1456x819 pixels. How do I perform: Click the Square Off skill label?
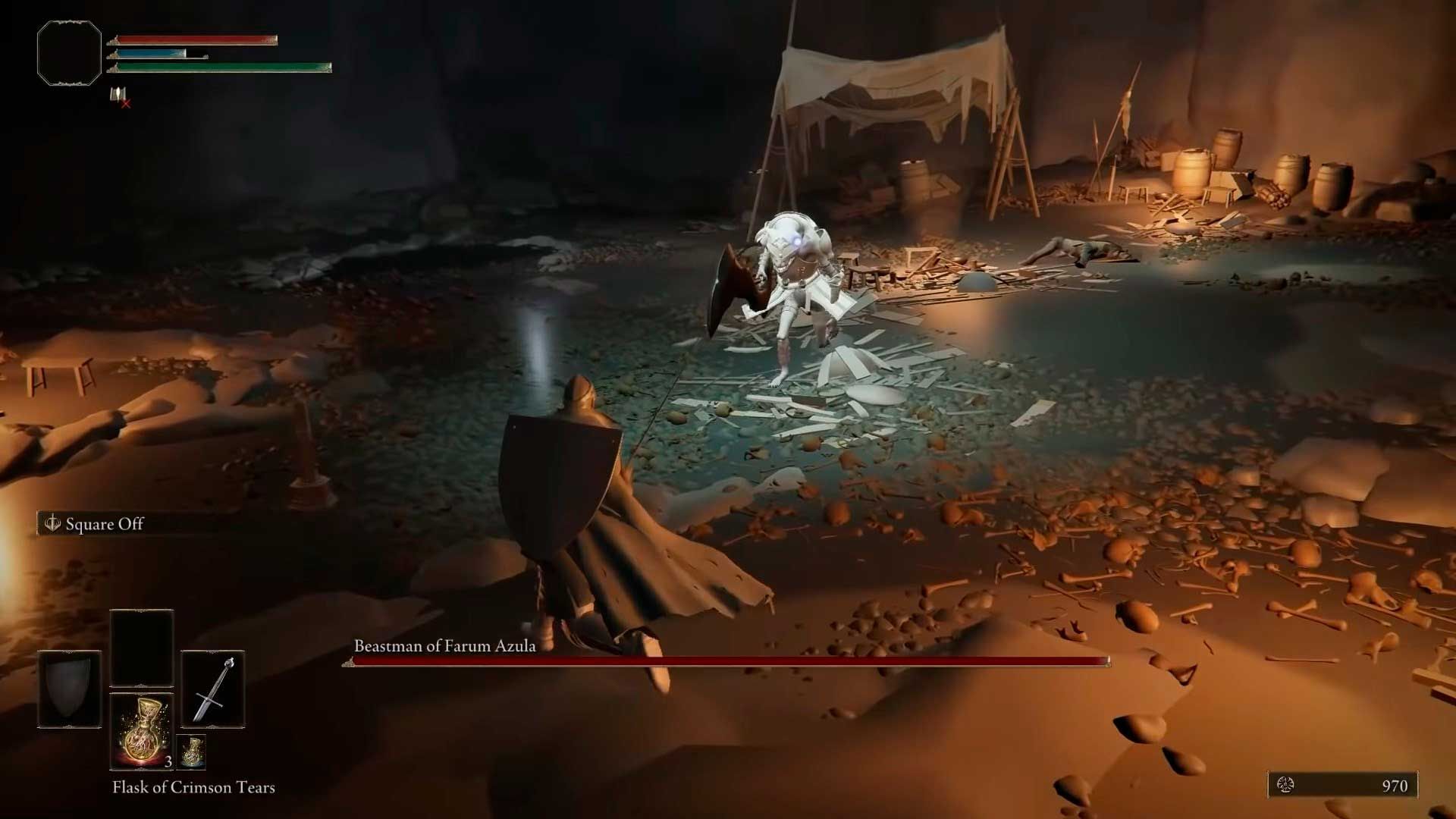click(104, 524)
